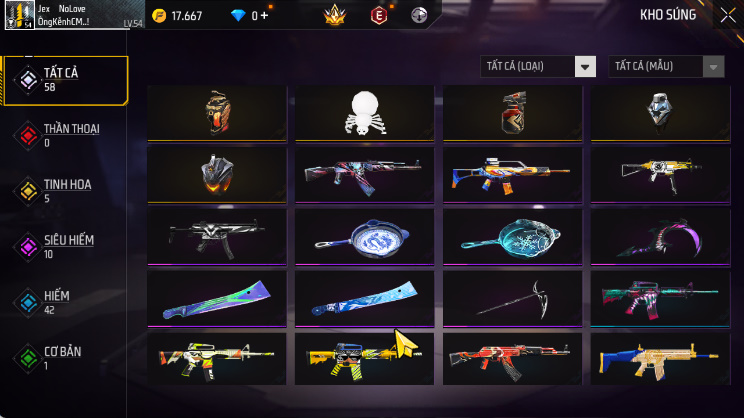Open the golden rank badge icon
This screenshot has width=744, height=418.
coord(334,15)
